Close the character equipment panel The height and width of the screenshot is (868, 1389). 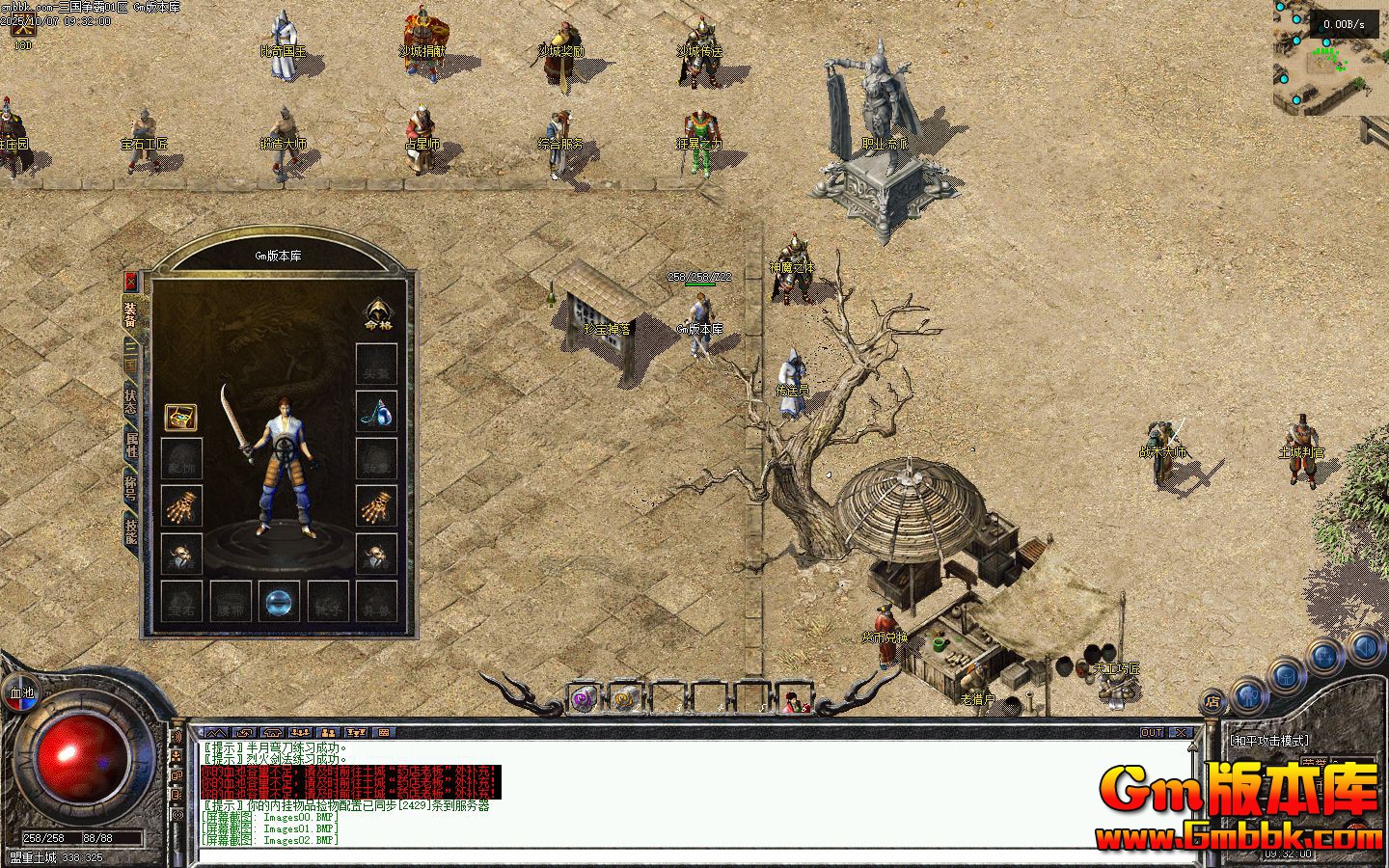point(132,282)
